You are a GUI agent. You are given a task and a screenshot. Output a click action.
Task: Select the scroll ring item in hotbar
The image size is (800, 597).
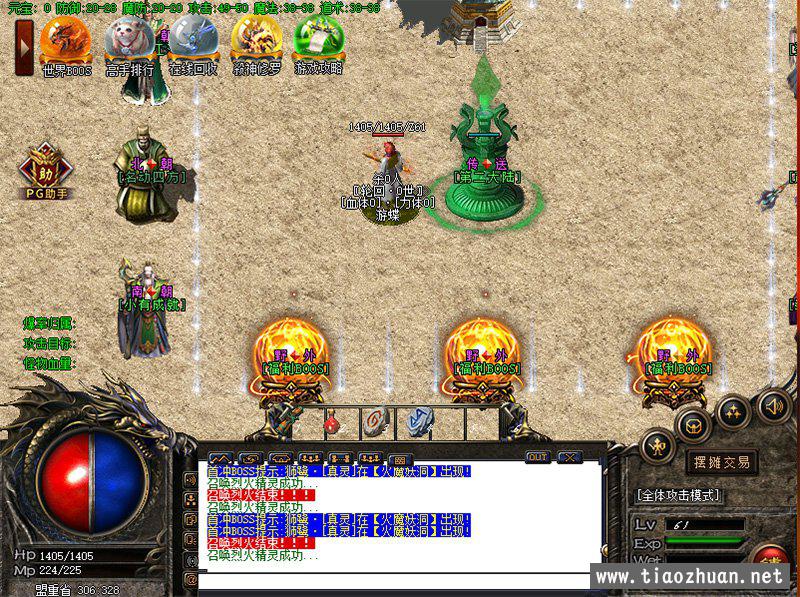point(375,422)
